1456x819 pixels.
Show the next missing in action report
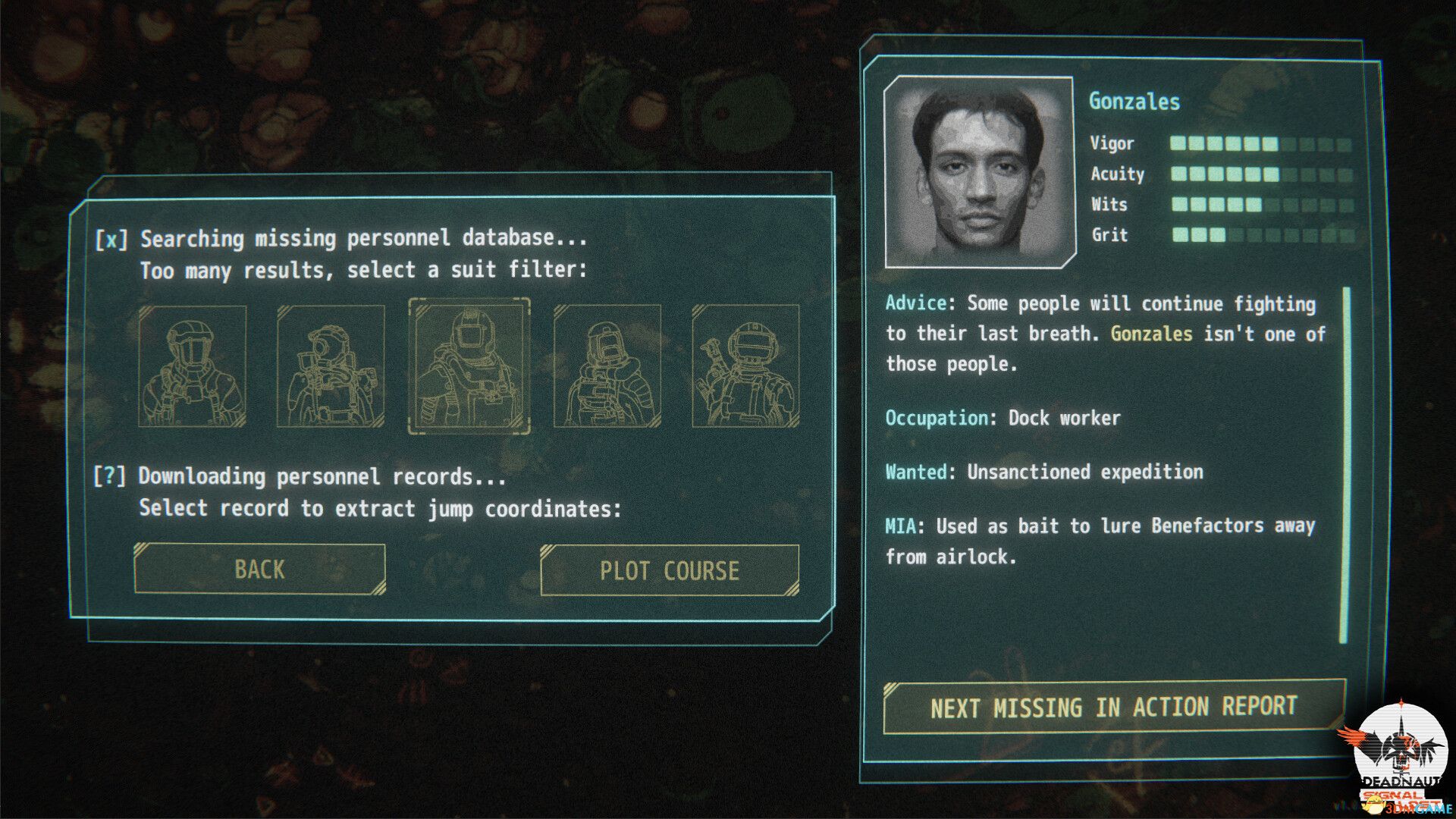point(1113,707)
